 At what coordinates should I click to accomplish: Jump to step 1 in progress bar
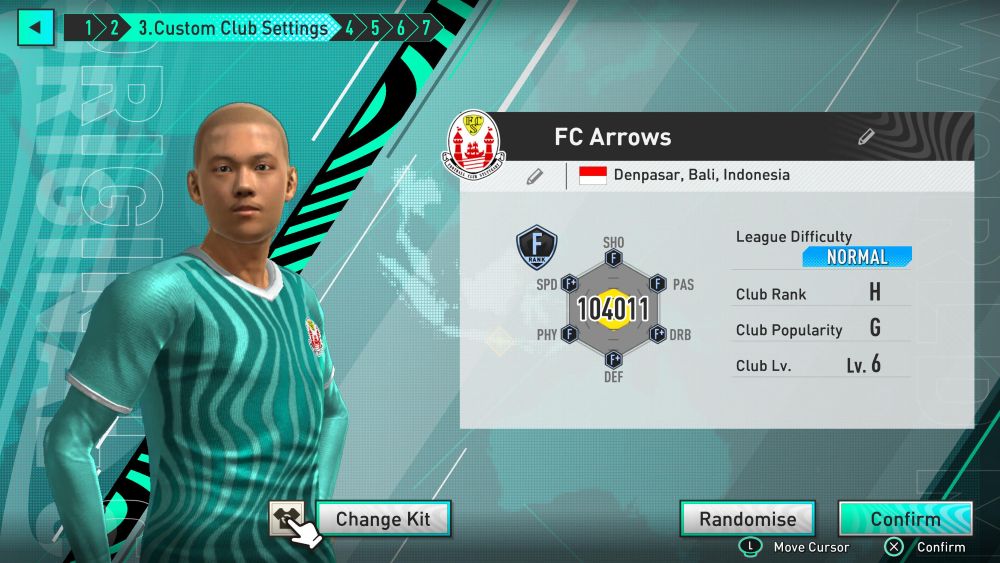pos(88,28)
